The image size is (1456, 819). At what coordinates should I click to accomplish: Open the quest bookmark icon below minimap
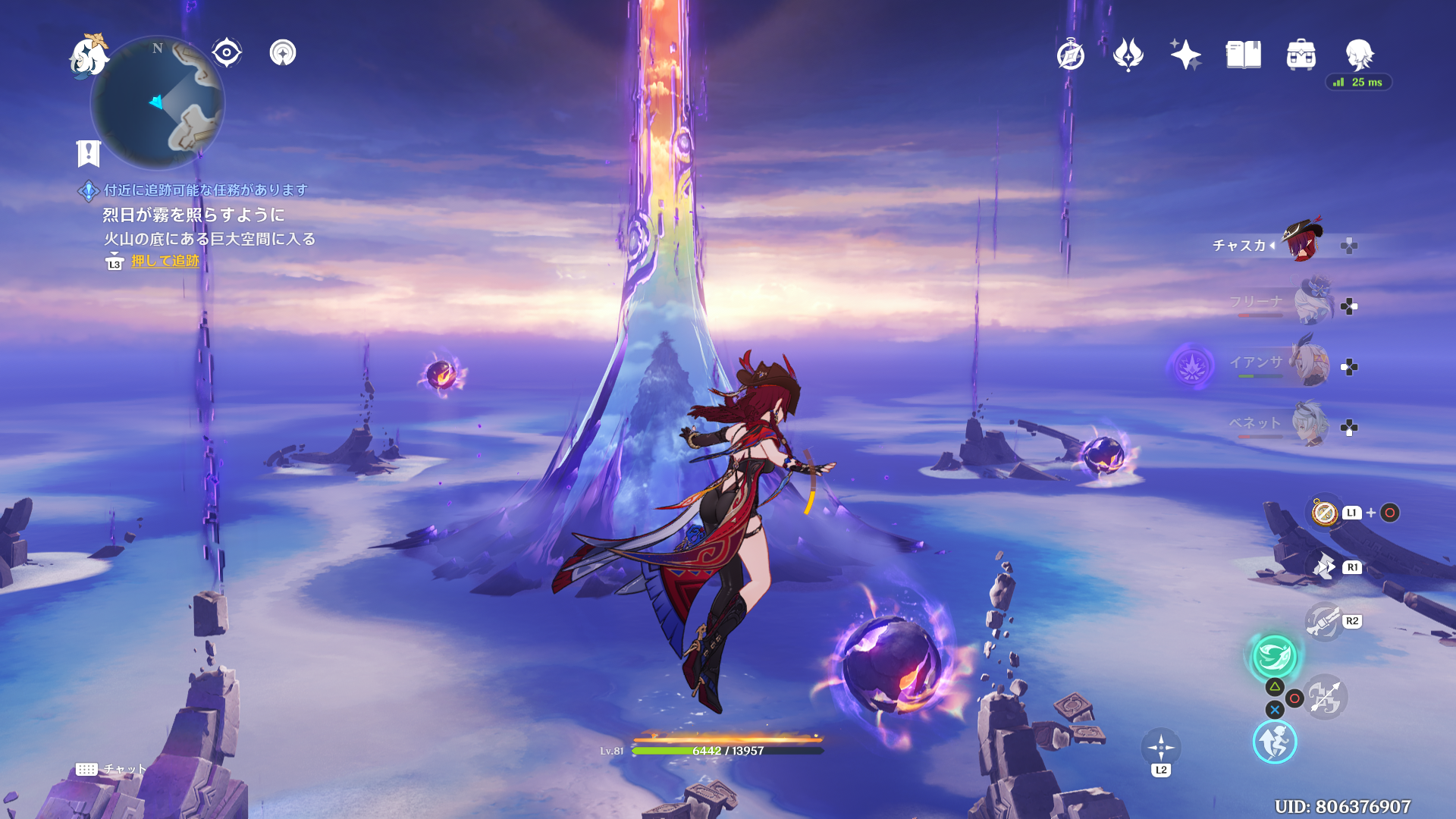tap(89, 153)
